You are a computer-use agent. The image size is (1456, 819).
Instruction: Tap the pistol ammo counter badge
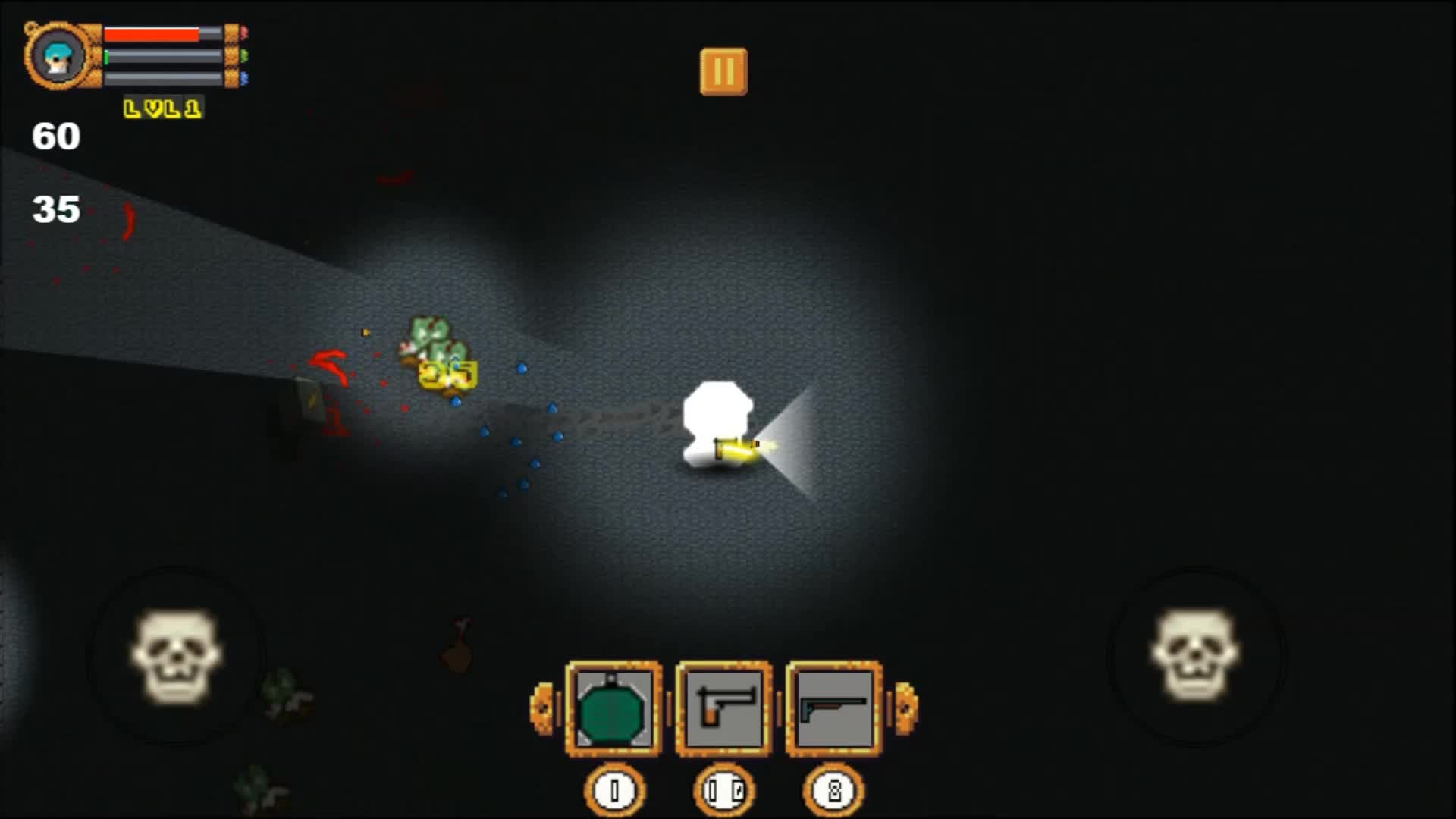(x=726, y=789)
